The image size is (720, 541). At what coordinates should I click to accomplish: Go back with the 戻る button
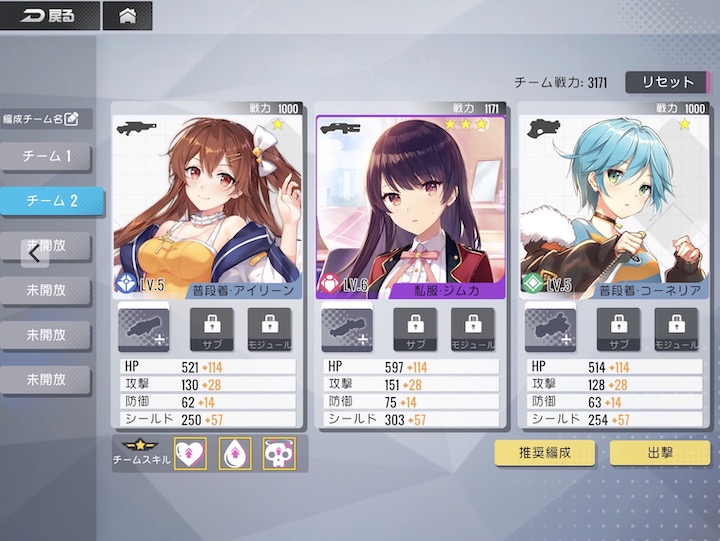click(49, 16)
